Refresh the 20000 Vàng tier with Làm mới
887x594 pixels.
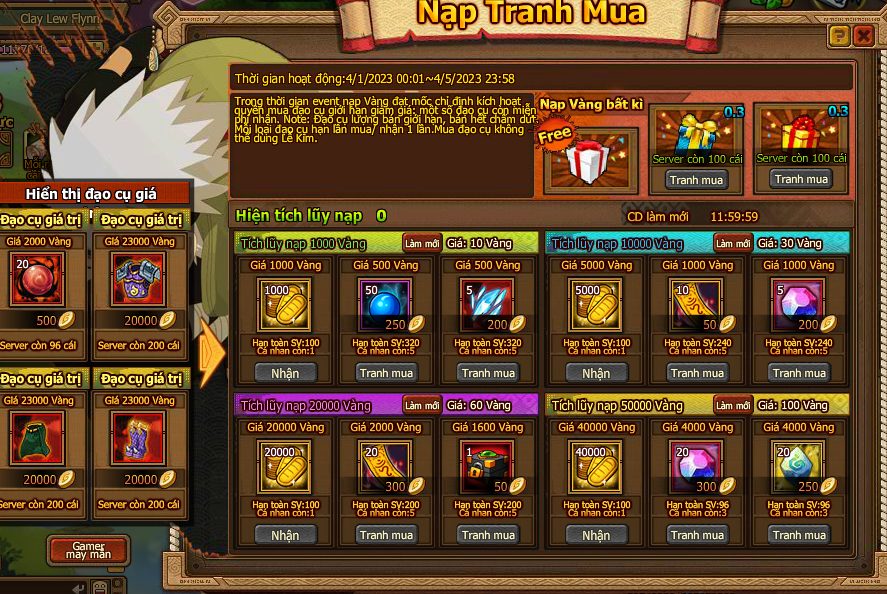[x=422, y=405]
